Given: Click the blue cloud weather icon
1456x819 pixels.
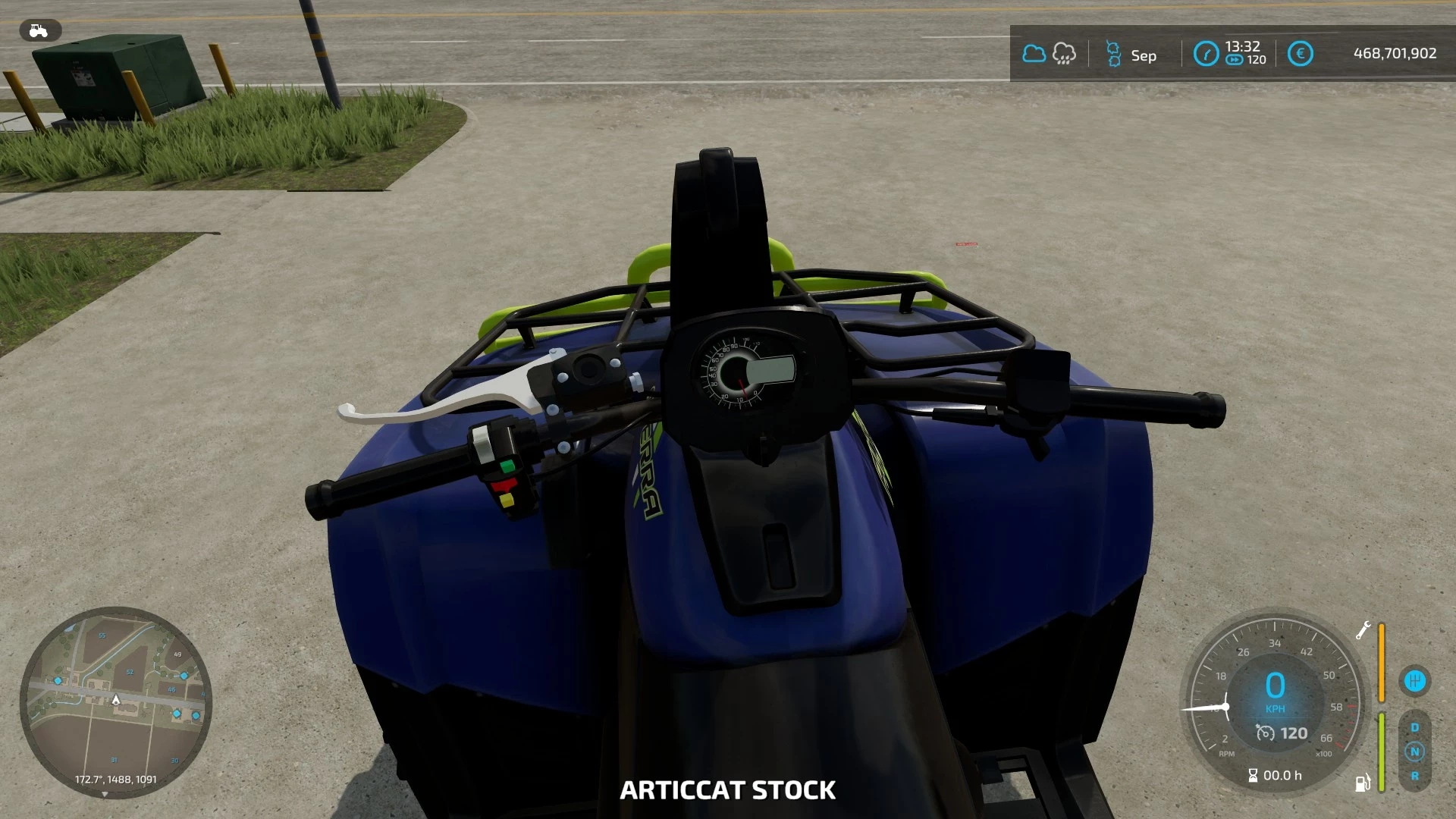Looking at the screenshot, I should 1034,53.
